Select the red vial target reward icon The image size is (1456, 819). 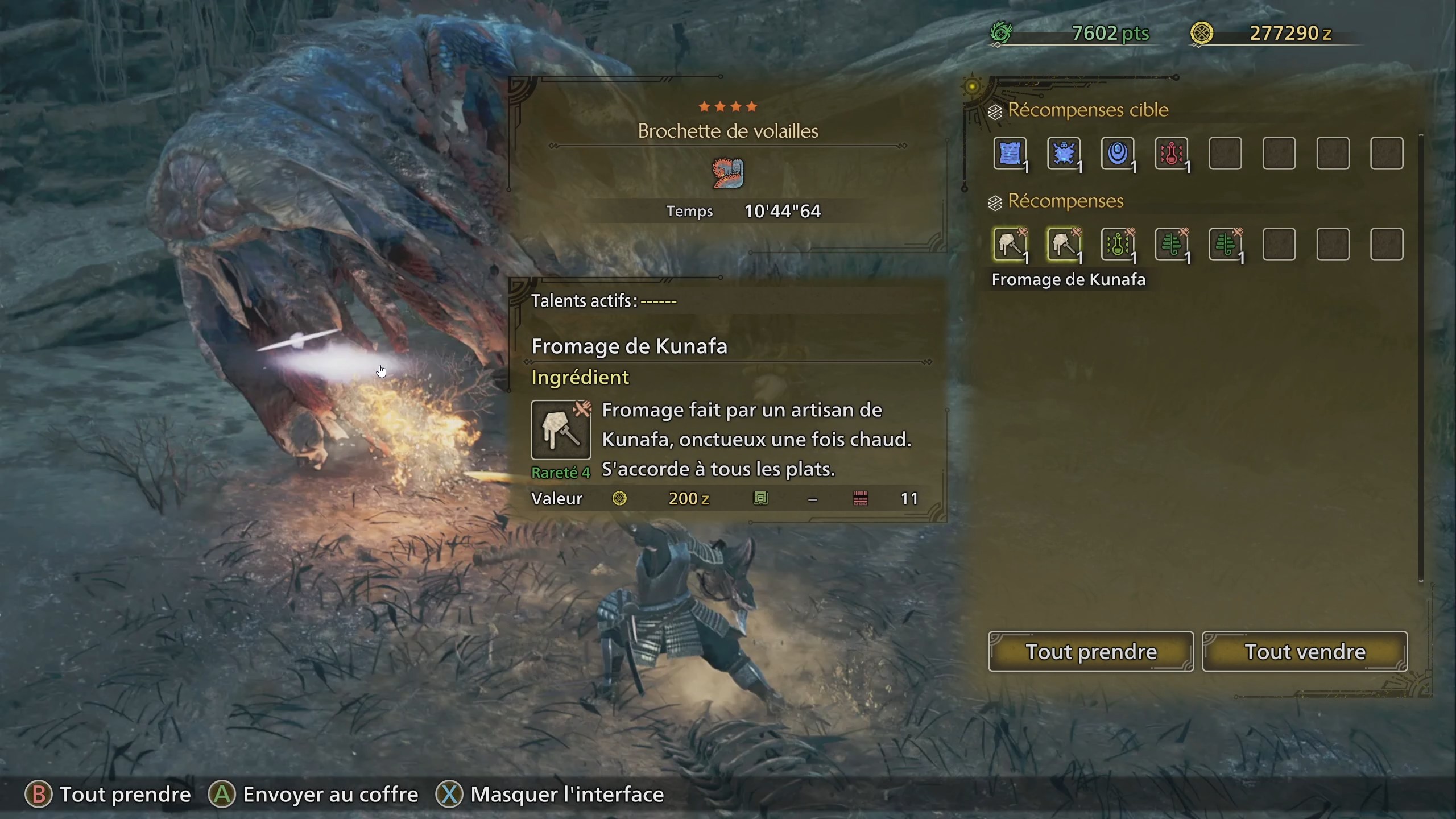coord(1173,154)
